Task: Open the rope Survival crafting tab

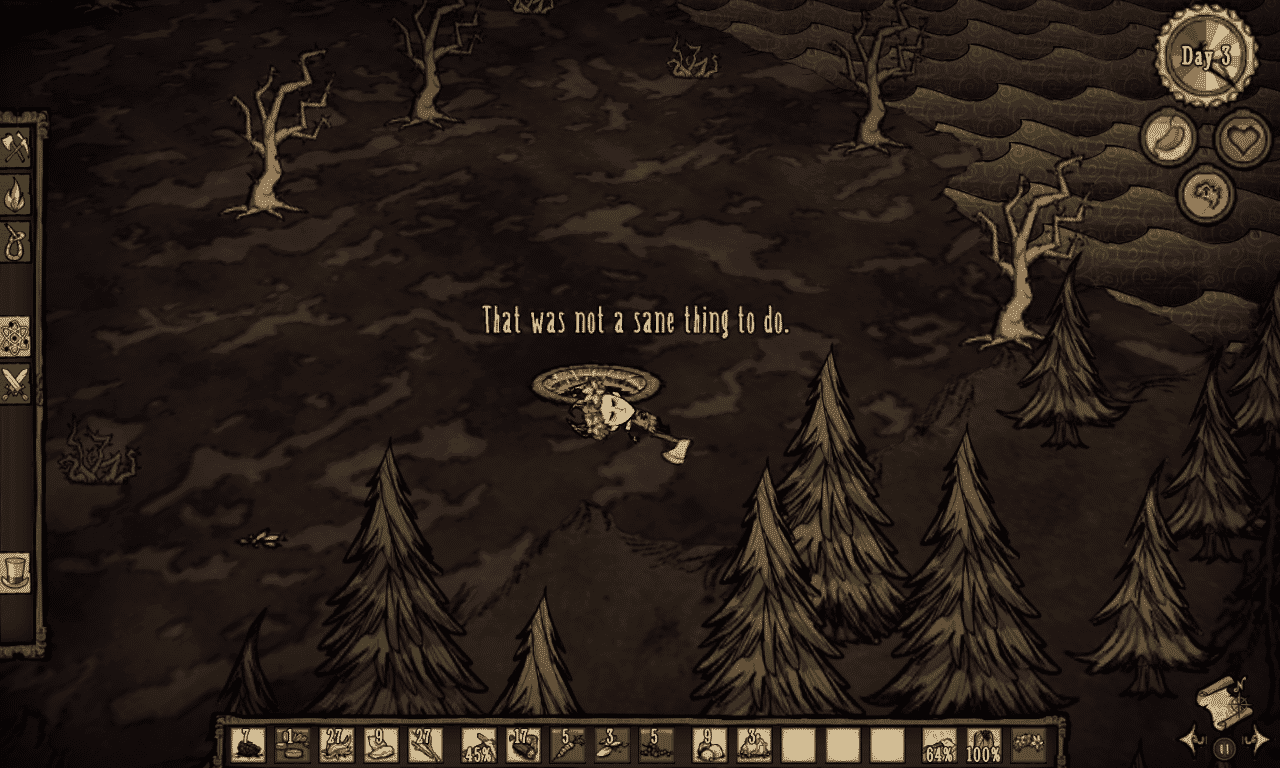Action: [16, 241]
